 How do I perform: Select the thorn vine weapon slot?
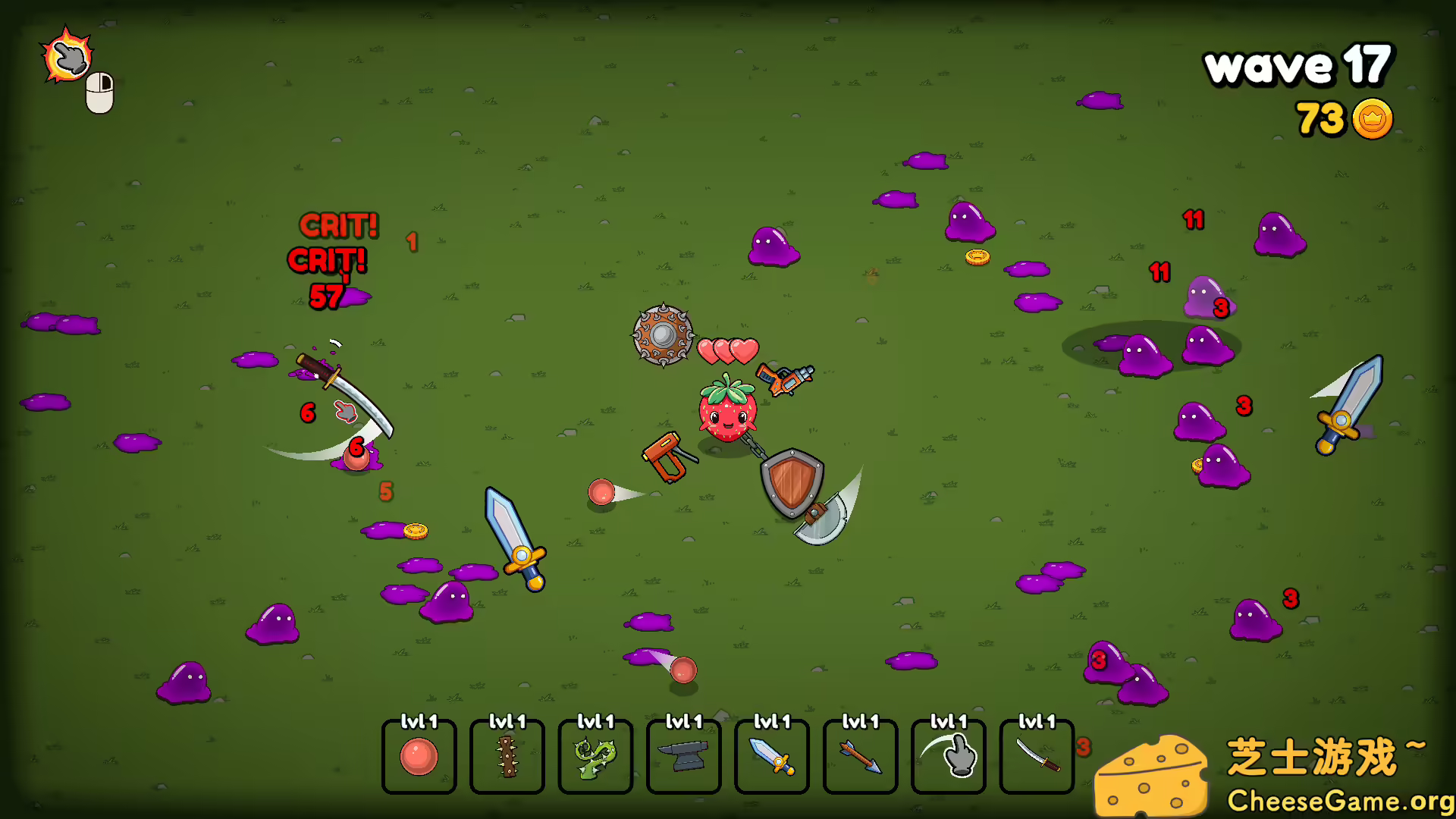(x=595, y=757)
